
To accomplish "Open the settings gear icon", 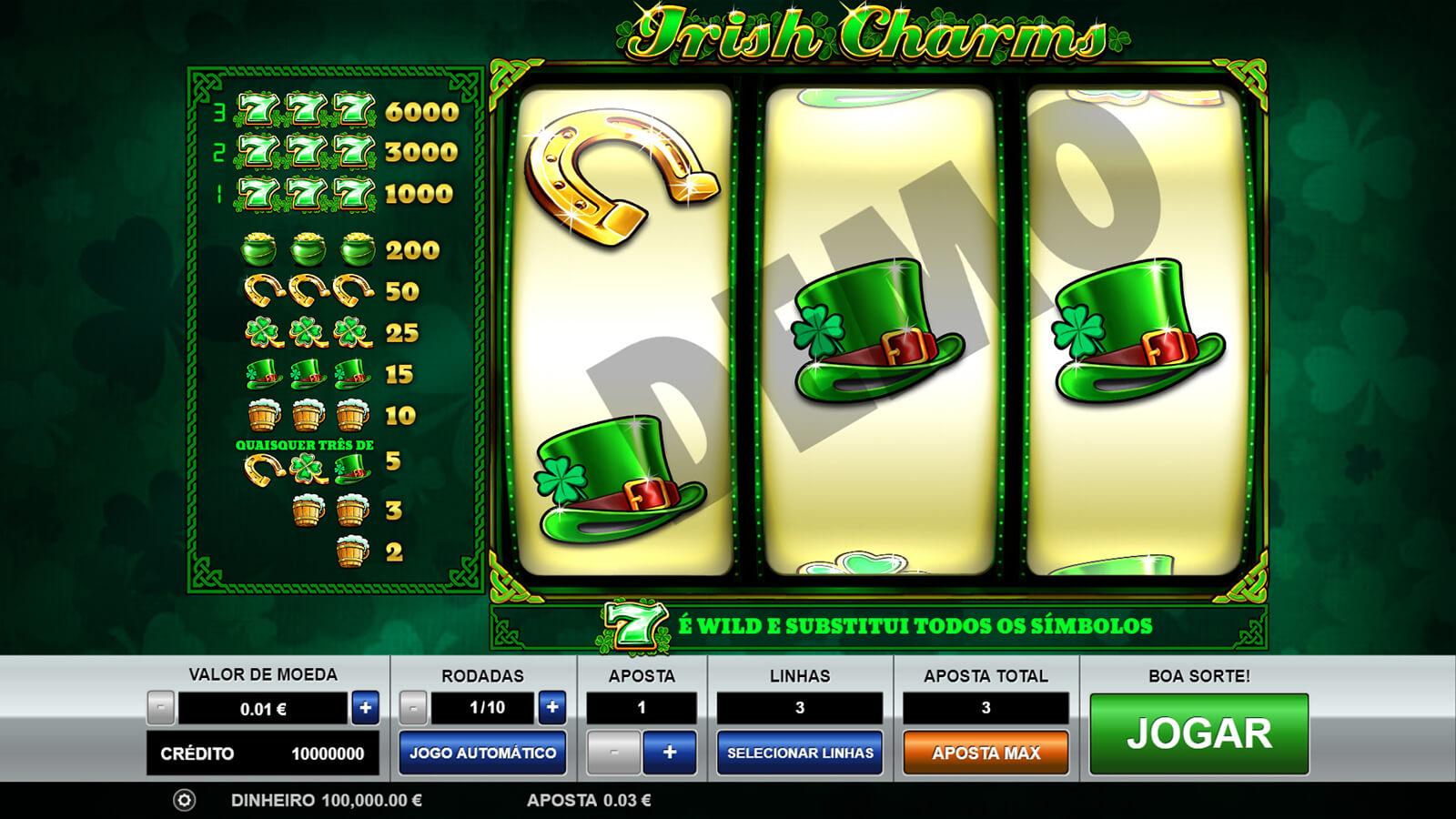I will 185,800.
